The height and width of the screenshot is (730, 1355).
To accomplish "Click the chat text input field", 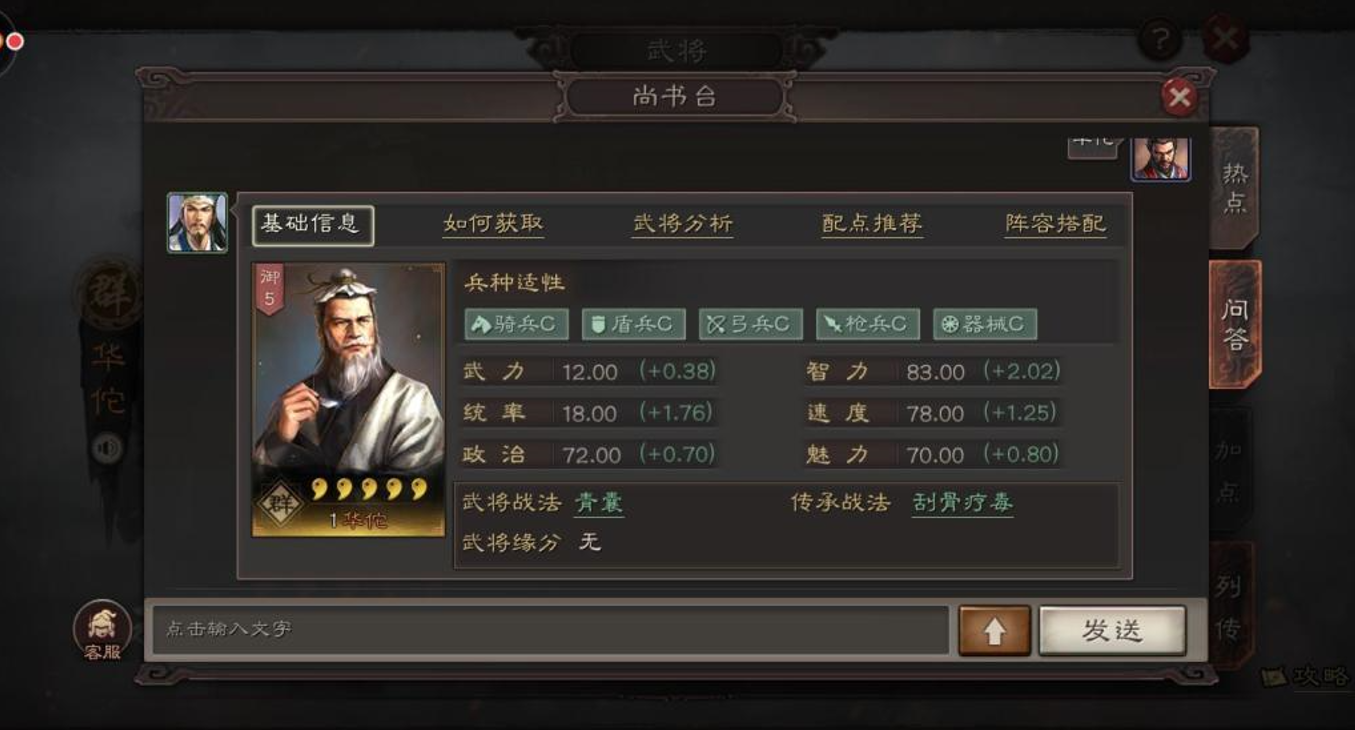I will point(550,631).
